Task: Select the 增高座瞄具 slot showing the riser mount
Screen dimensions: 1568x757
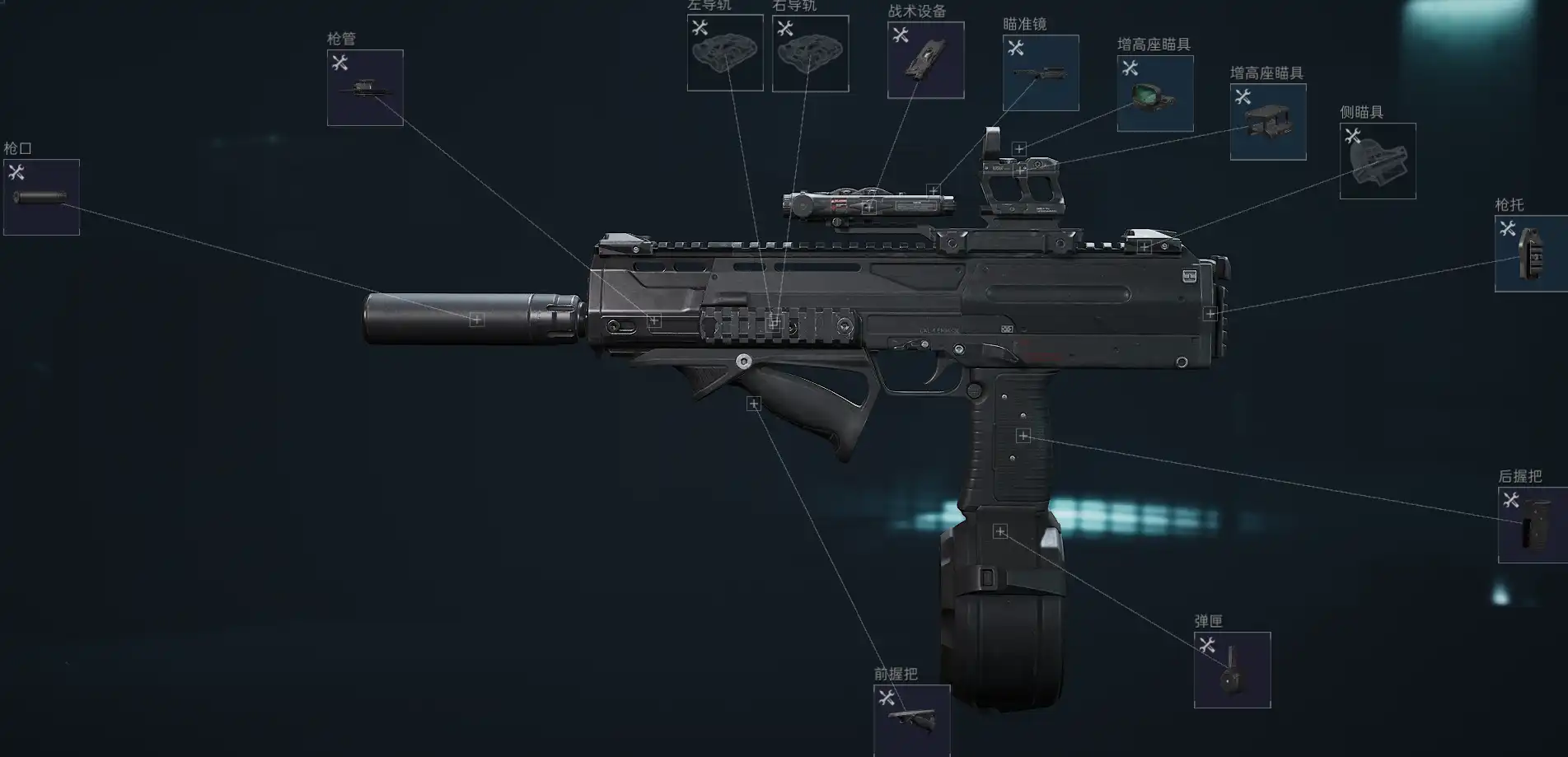Action: (1268, 122)
